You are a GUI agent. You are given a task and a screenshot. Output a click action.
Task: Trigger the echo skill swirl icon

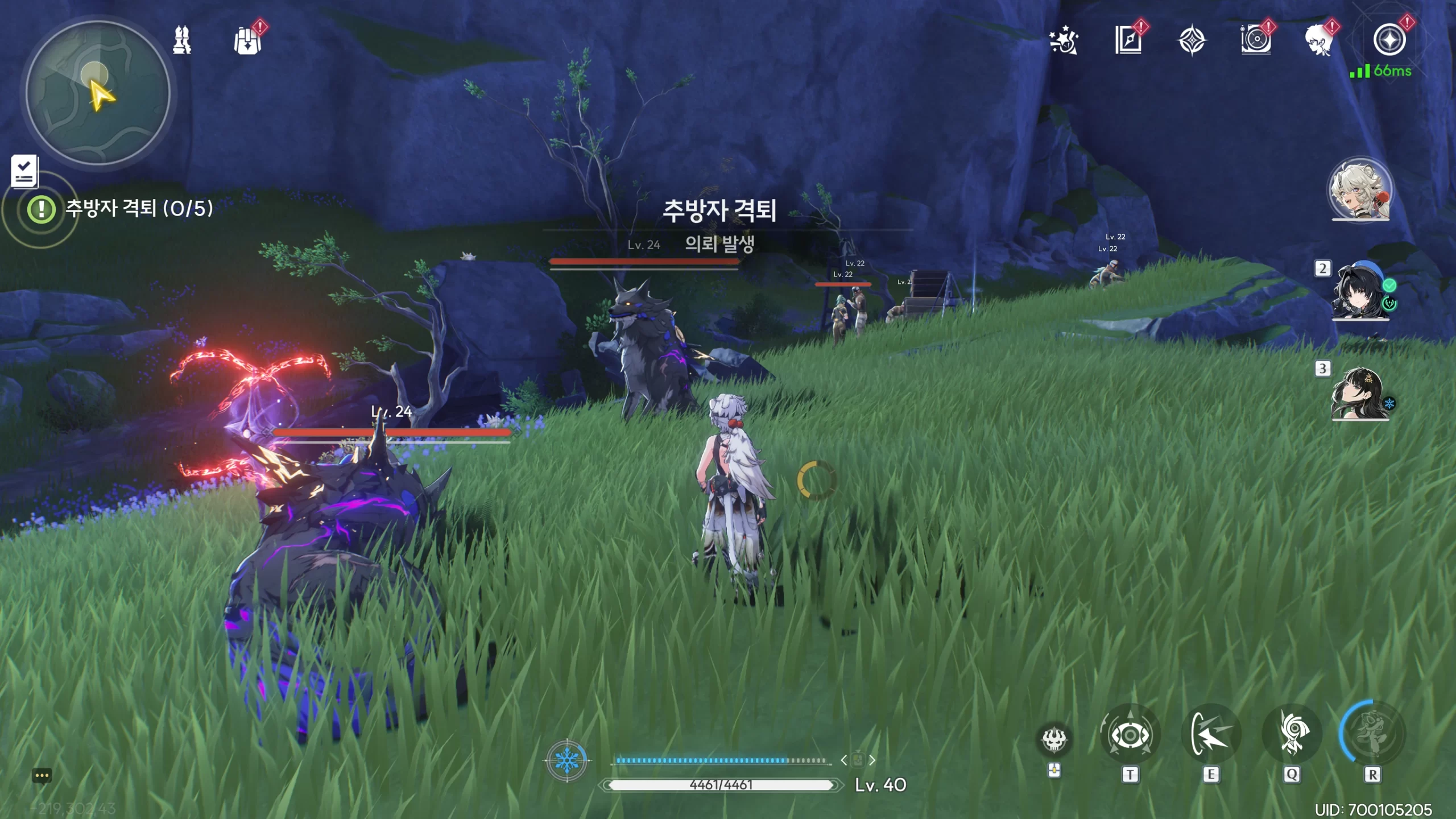click(x=1292, y=735)
